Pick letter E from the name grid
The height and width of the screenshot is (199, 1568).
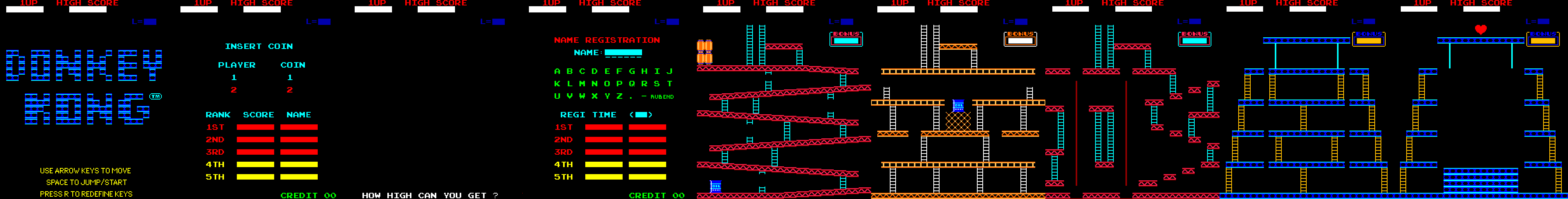point(607,71)
